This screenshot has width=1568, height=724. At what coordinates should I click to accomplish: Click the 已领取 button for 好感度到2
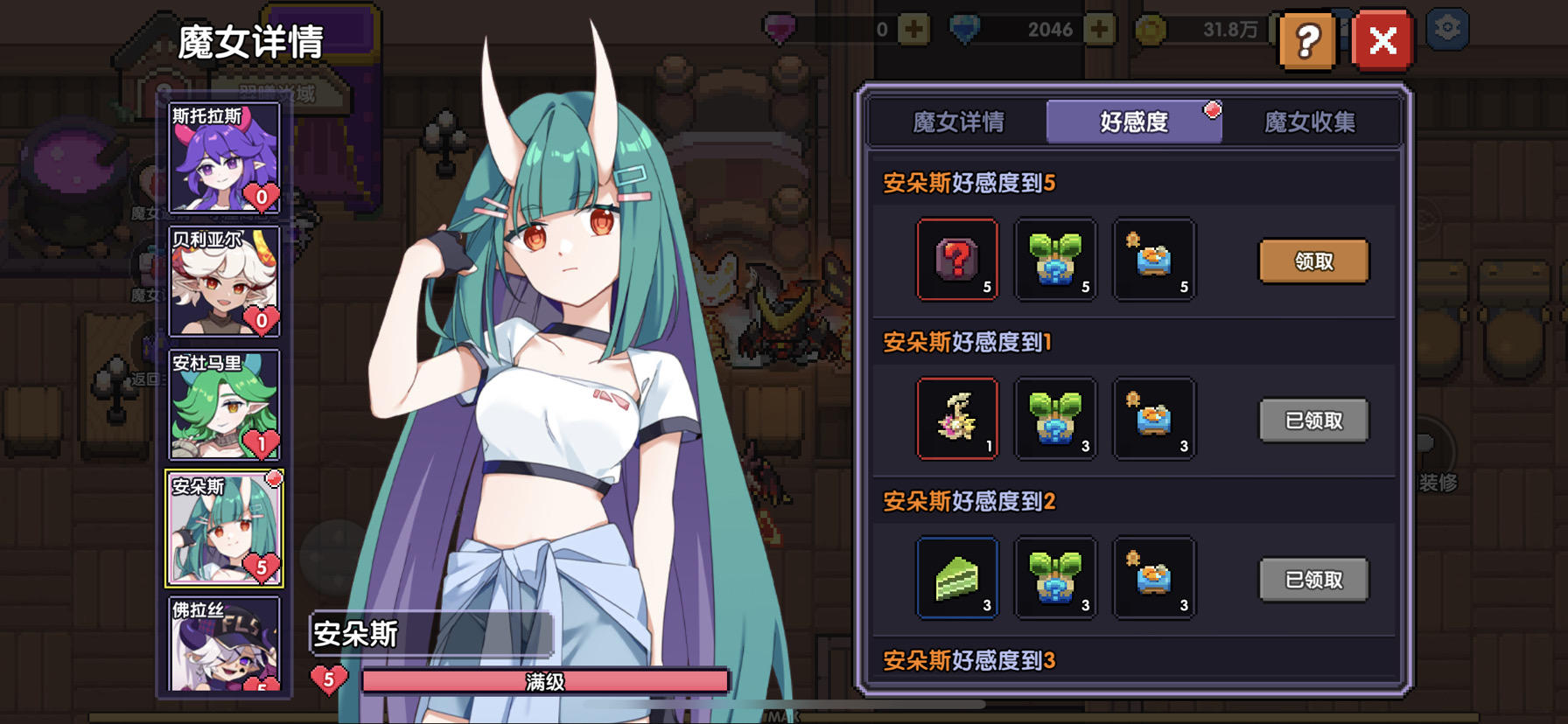[x=1312, y=579]
